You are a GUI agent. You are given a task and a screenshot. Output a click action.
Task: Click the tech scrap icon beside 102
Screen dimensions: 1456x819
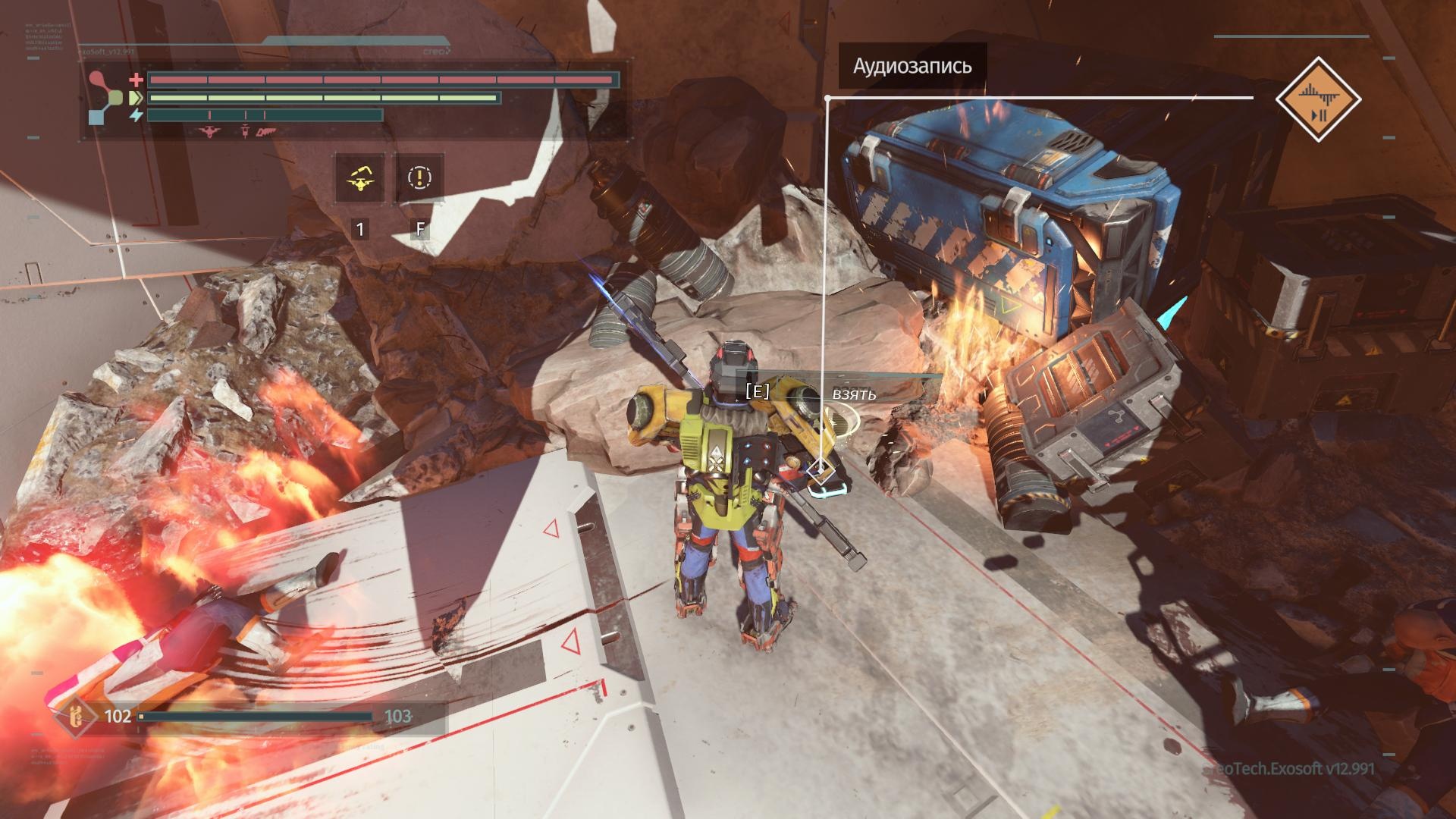[74, 717]
